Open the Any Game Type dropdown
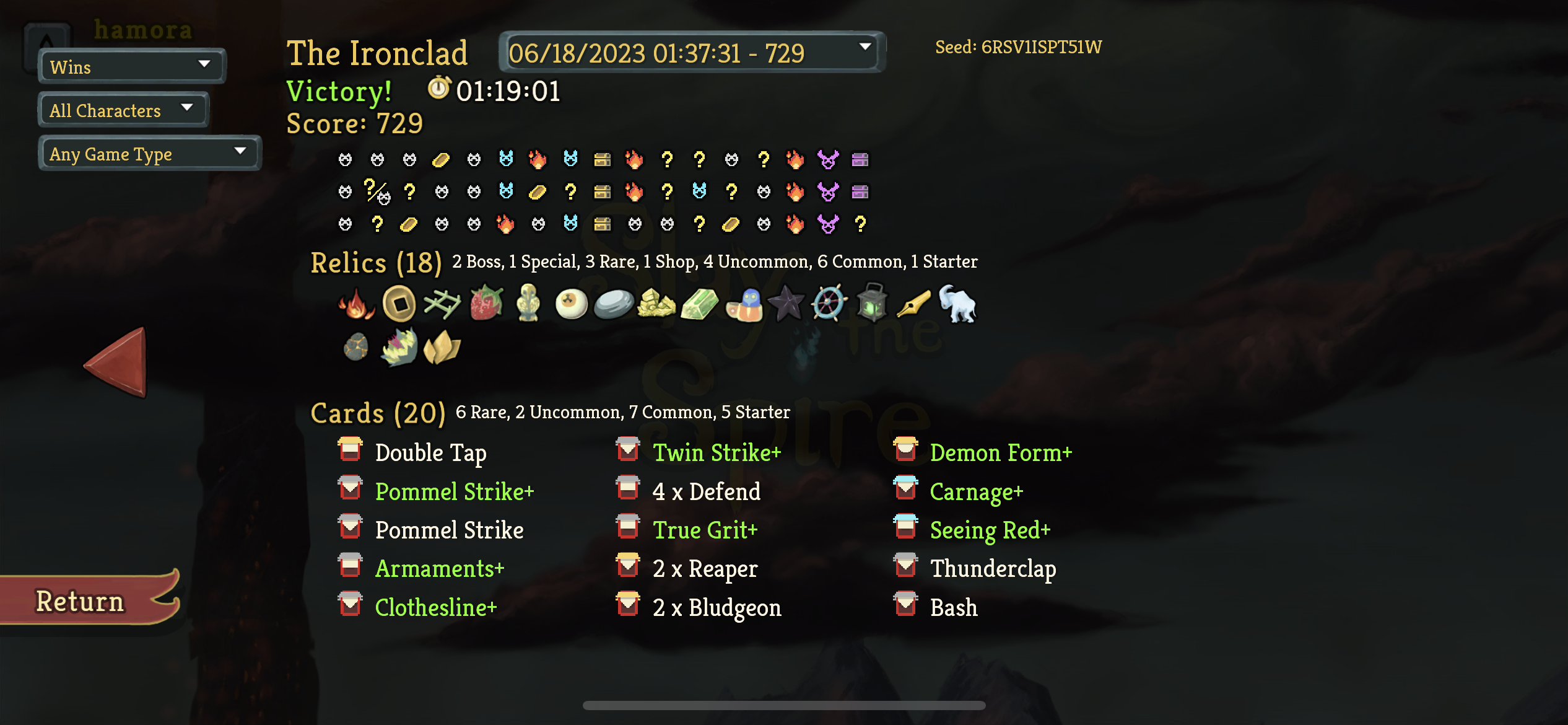This screenshot has height=725, width=1568. (149, 153)
